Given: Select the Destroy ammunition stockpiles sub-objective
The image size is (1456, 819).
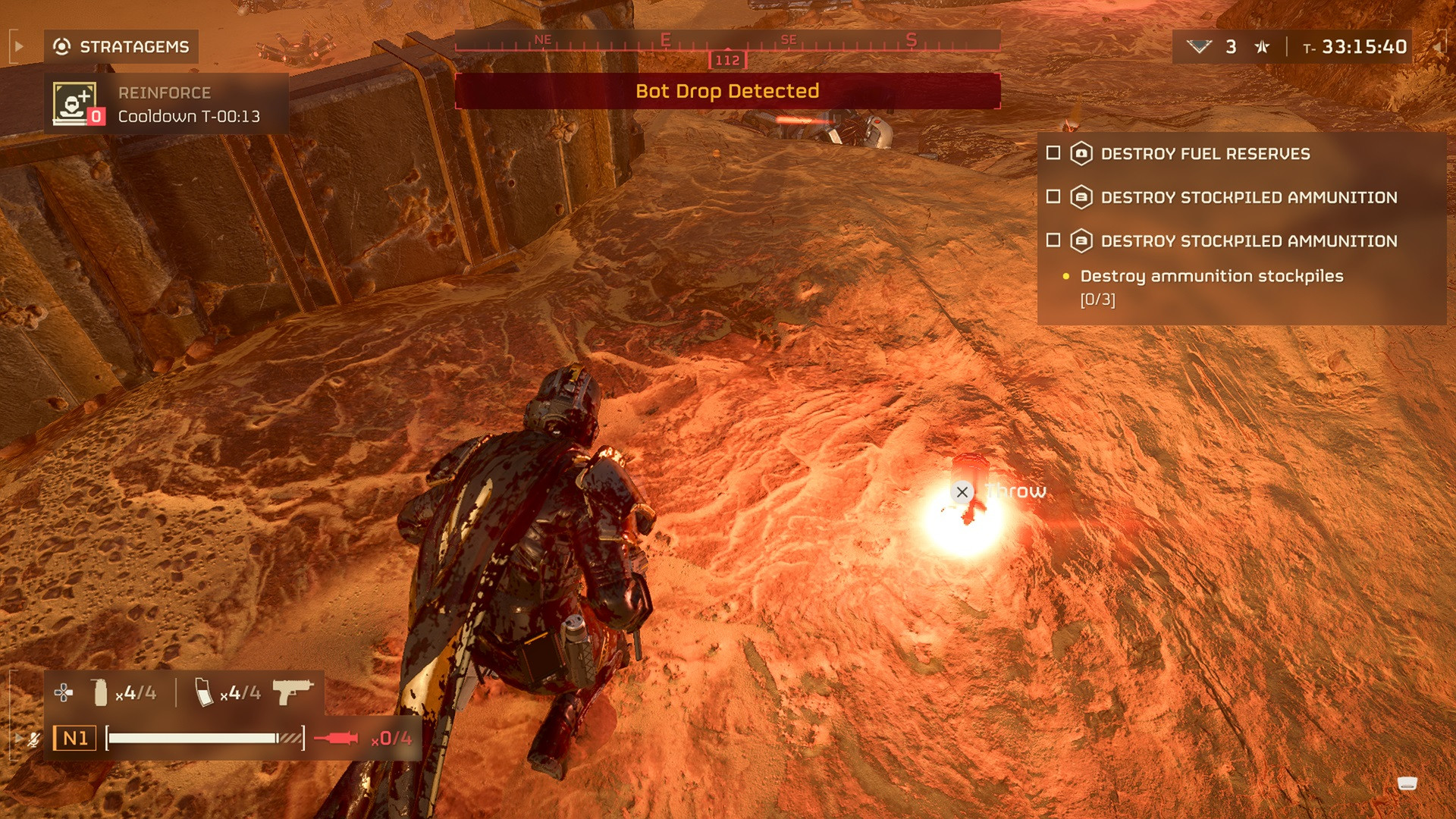Looking at the screenshot, I should tap(1211, 277).
